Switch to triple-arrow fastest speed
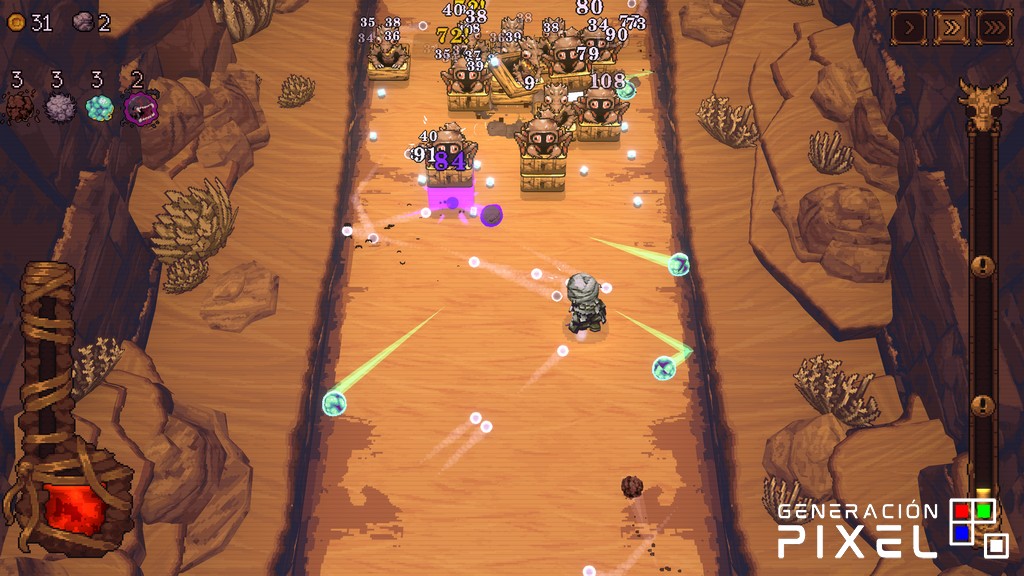This screenshot has height=576, width=1024. pos(994,27)
